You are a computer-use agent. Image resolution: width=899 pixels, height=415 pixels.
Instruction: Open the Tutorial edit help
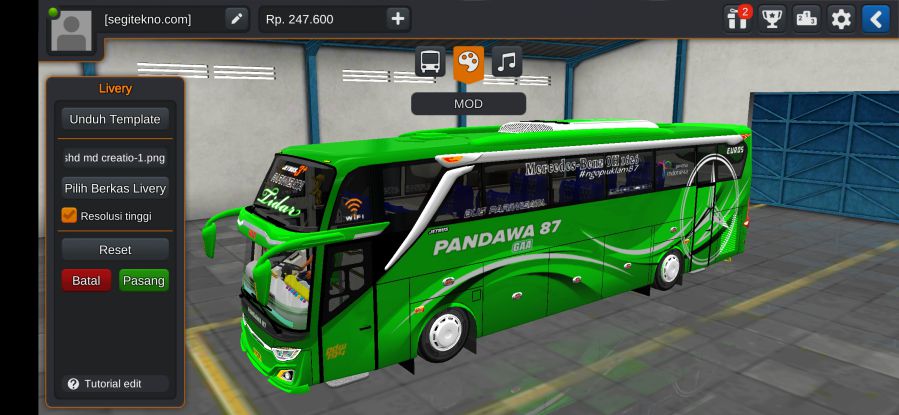pos(104,384)
